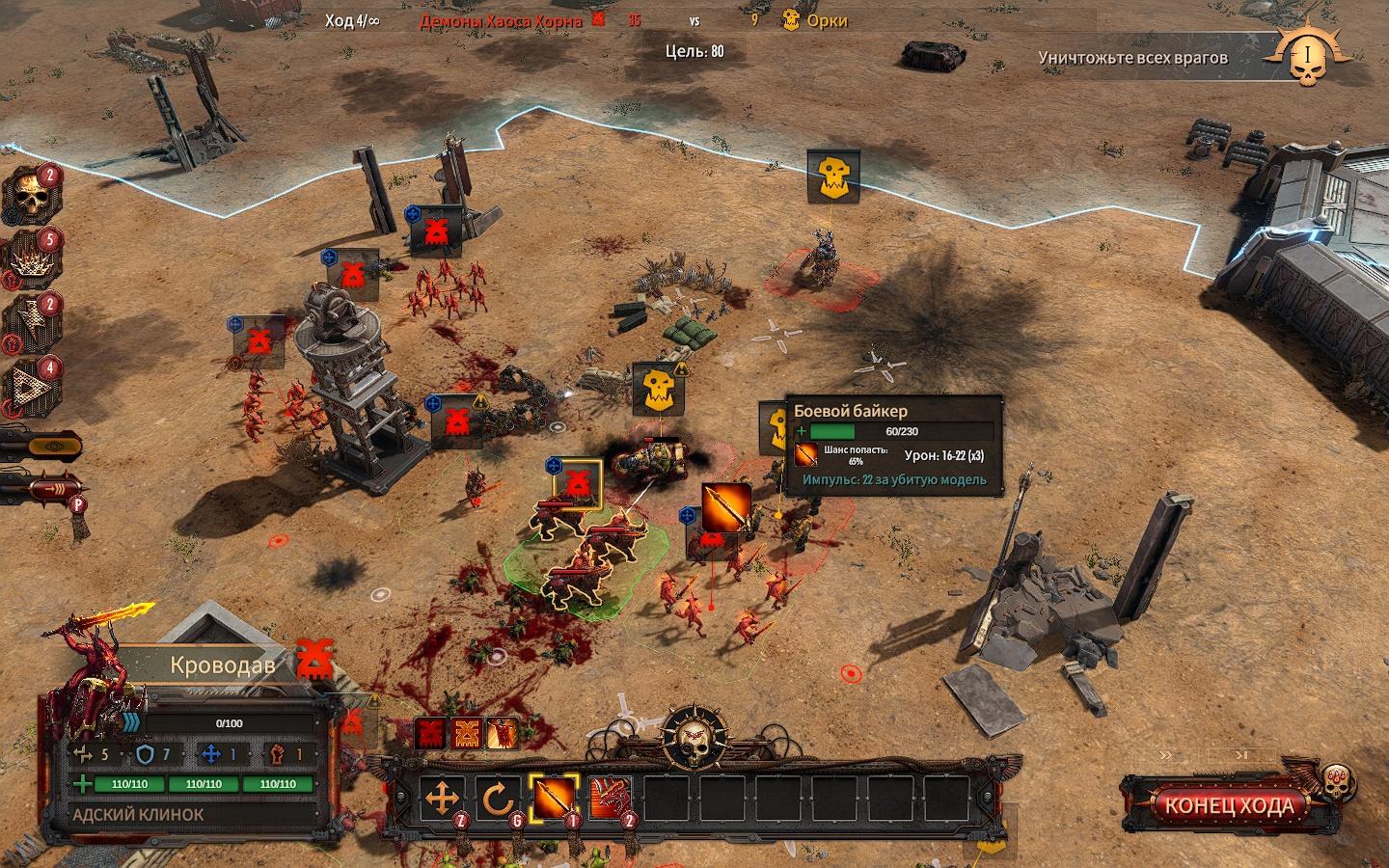Choose the Hellblade spear attack ability
Screen dimensions: 1389x868
(553, 799)
